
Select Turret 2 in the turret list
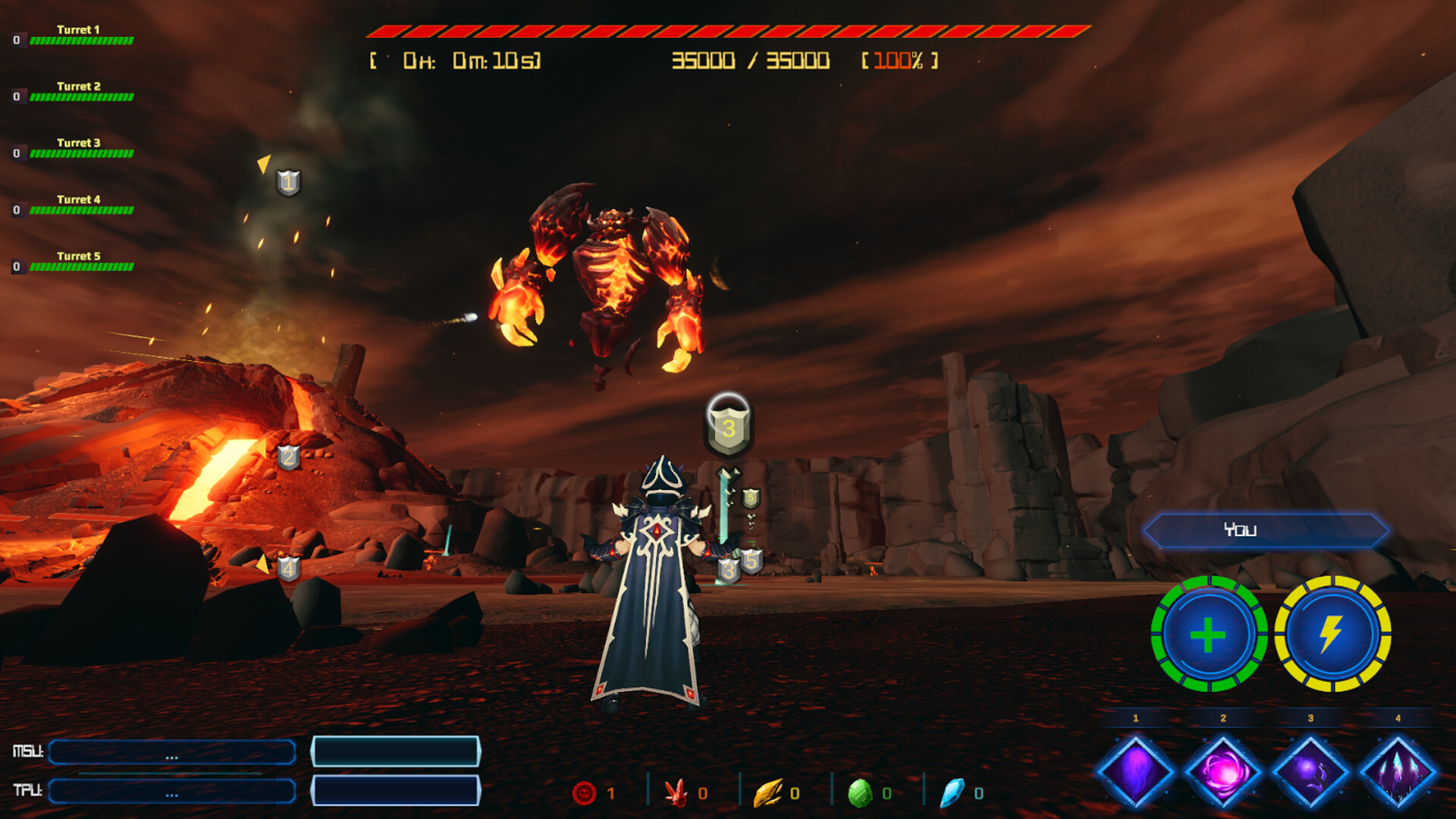coord(78,92)
